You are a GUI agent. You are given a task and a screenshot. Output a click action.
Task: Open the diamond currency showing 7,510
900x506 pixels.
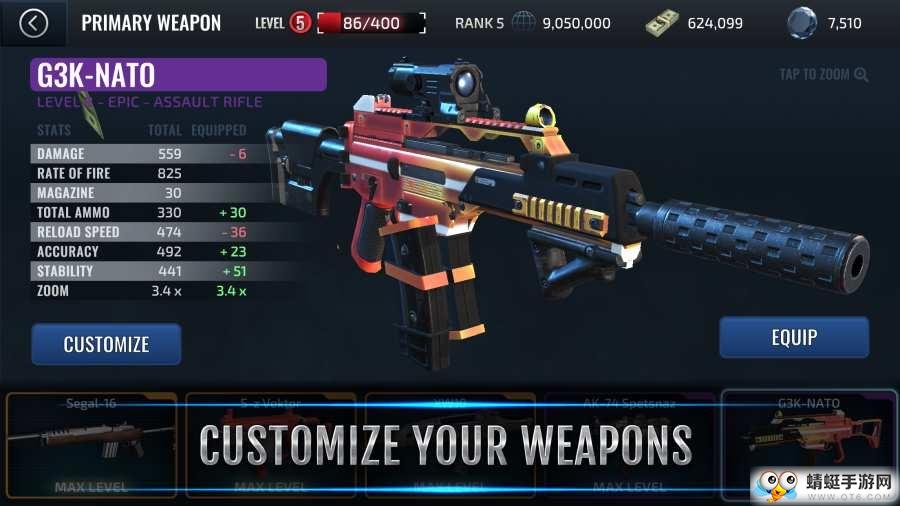click(825, 23)
